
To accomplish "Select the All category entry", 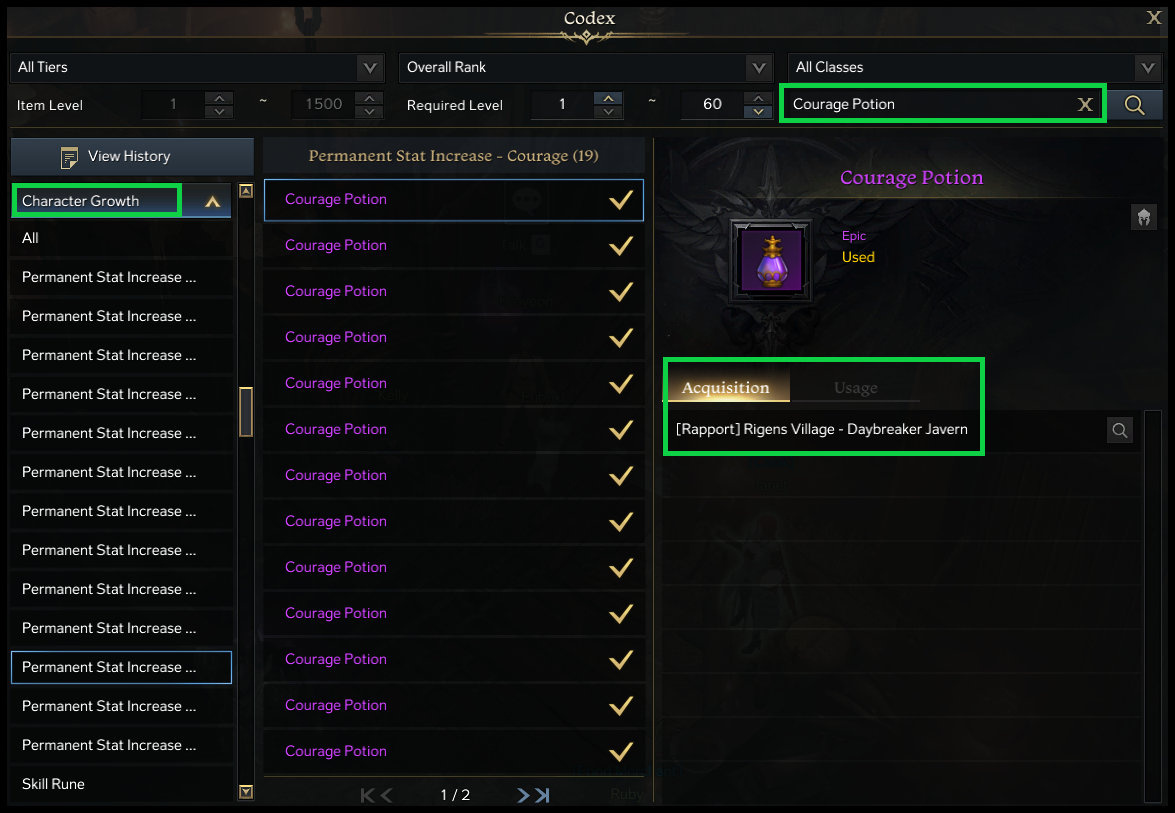I will pyautogui.click(x=31, y=238).
